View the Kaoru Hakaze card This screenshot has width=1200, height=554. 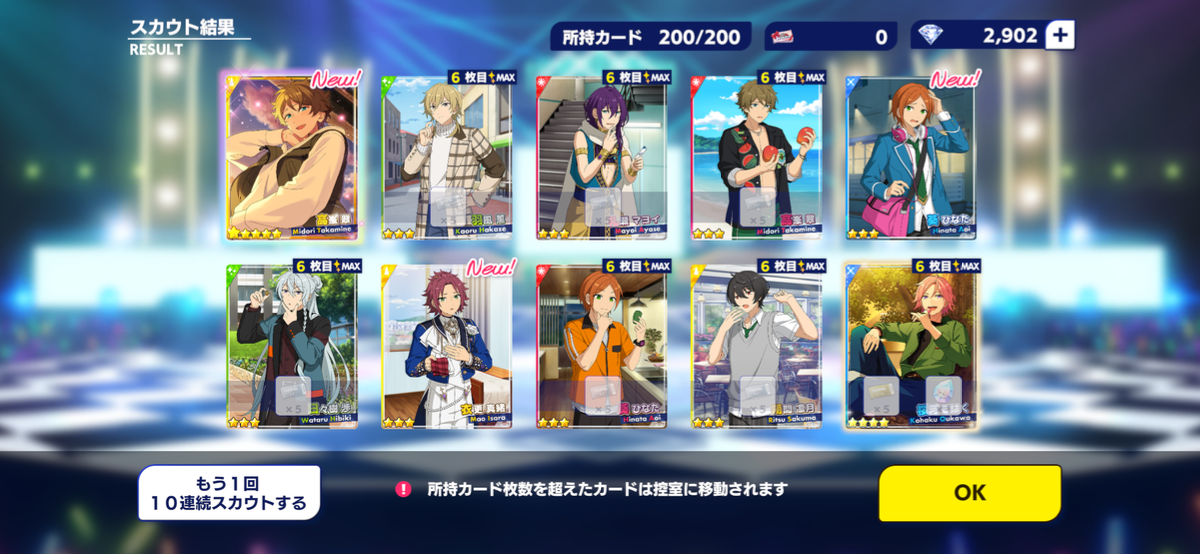pos(446,157)
